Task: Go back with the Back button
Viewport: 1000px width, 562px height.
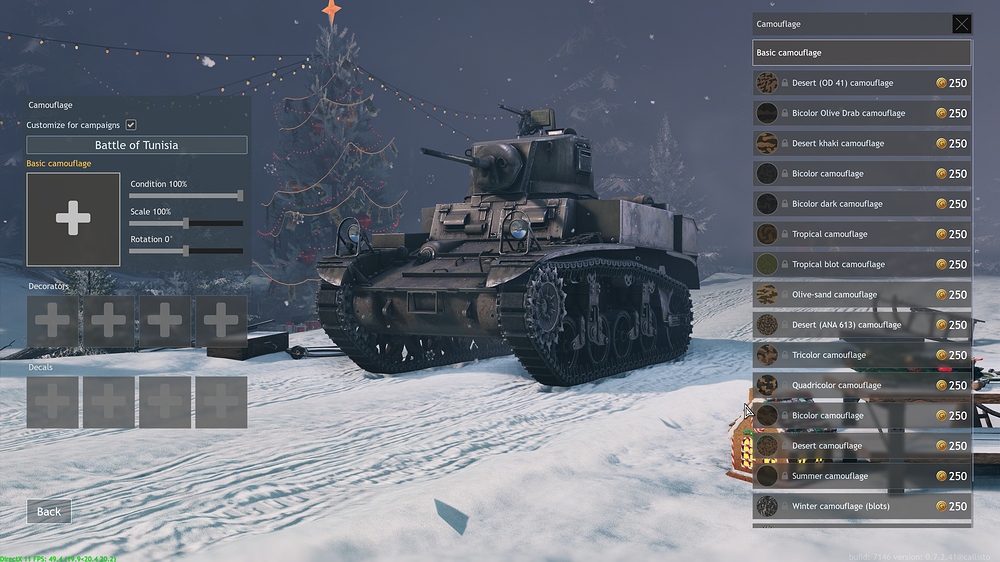Action: (49, 511)
